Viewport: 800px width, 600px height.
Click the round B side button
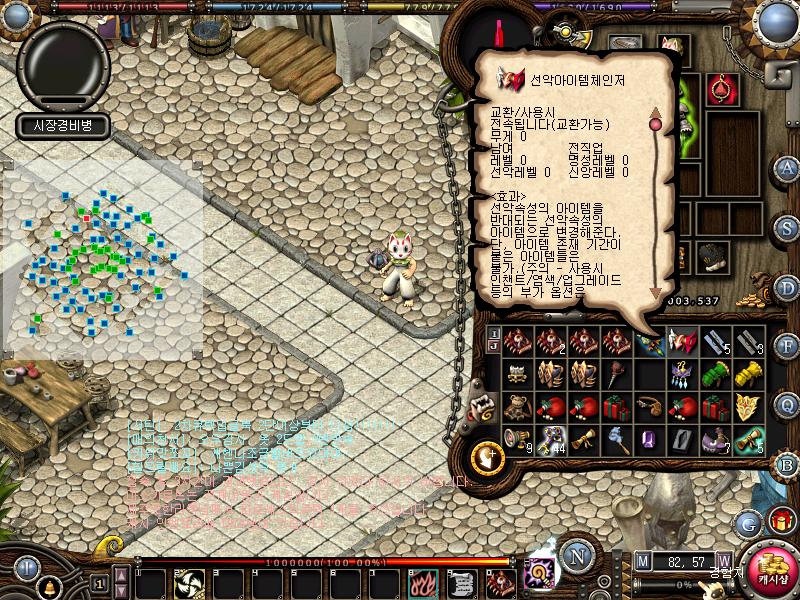pyautogui.click(x=788, y=464)
